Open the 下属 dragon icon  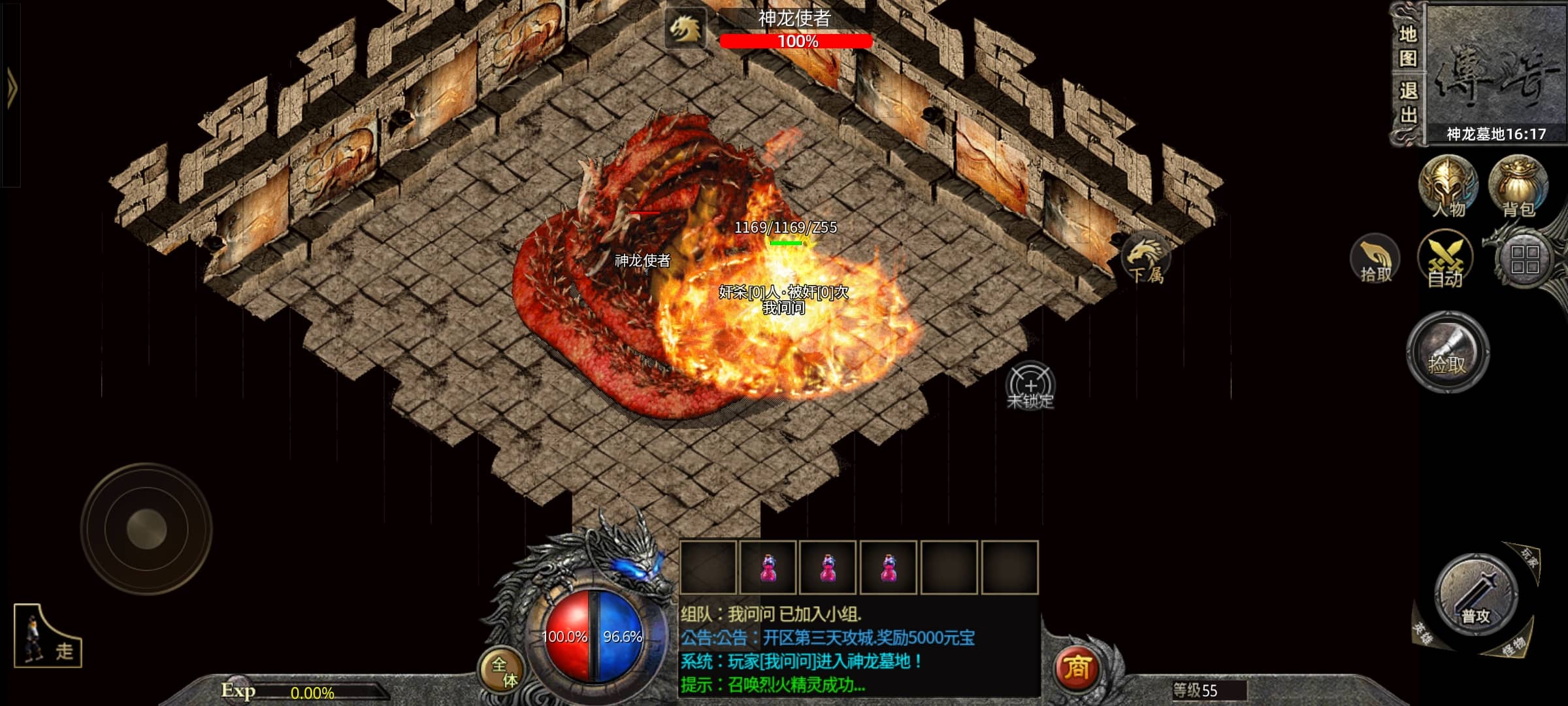1146,260
